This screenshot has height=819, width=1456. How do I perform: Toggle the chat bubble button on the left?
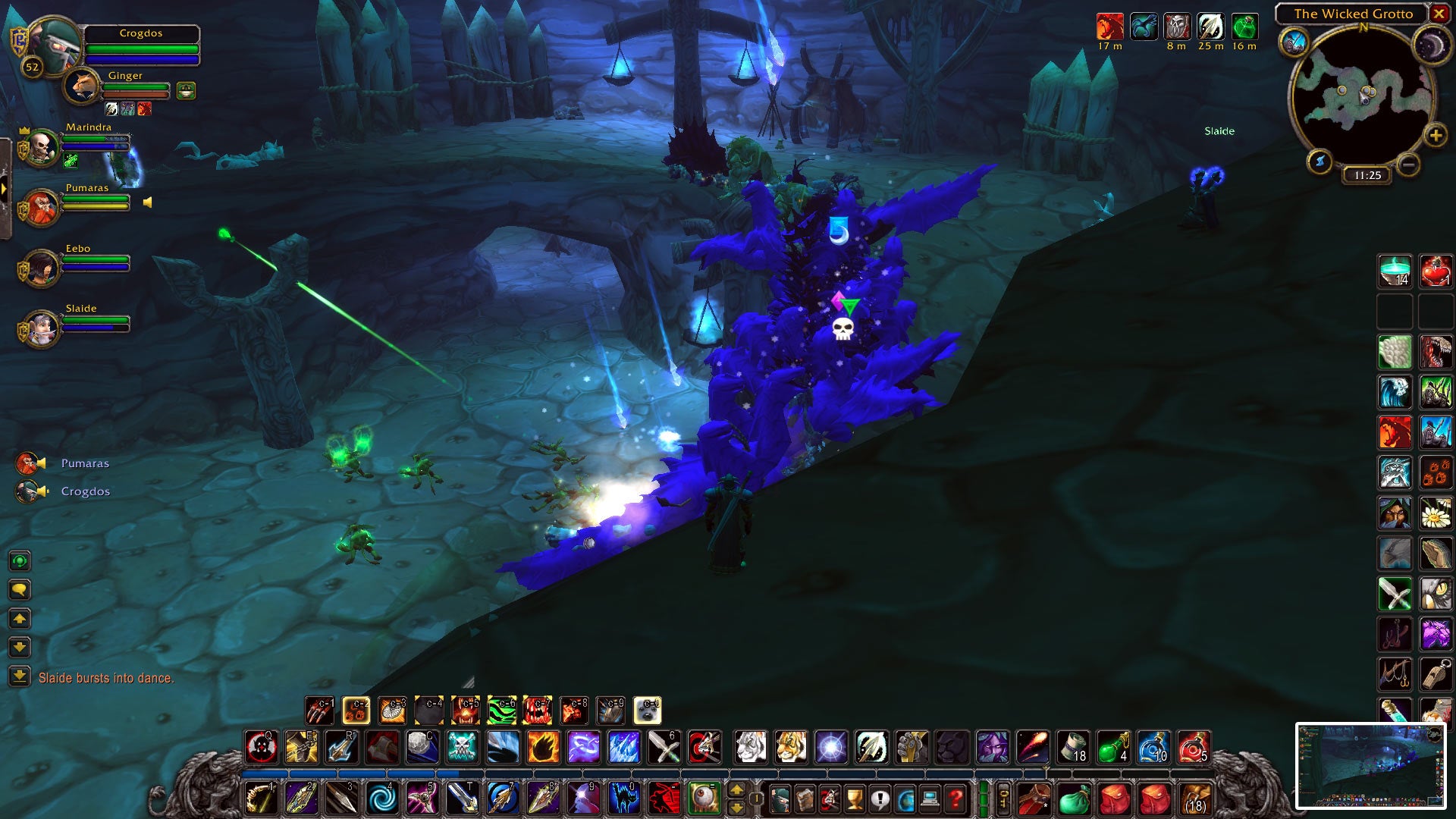(x=19, y=588)
